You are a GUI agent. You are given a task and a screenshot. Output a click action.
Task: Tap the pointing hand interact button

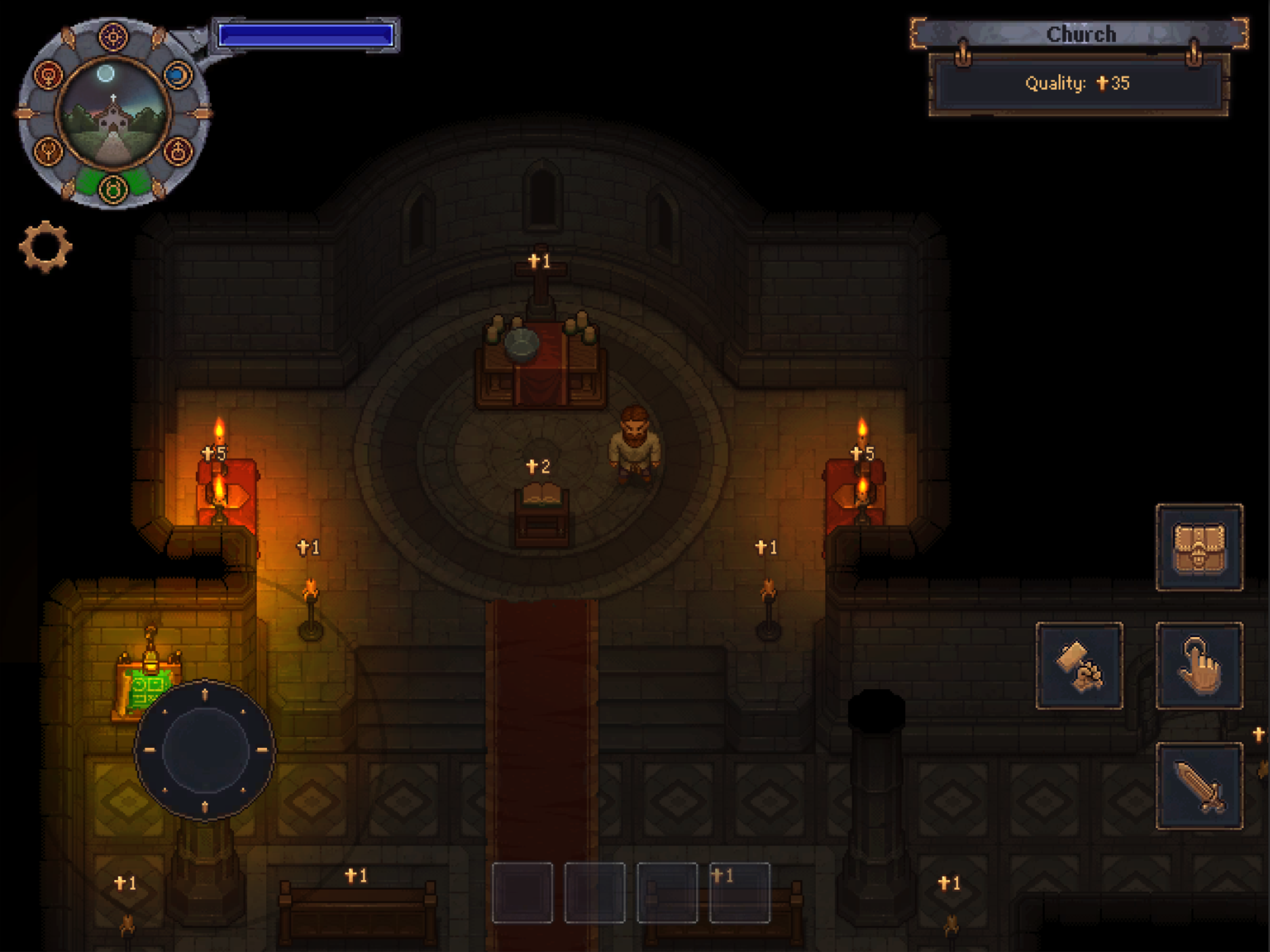pyautogui.click(x=1199, y=666)
